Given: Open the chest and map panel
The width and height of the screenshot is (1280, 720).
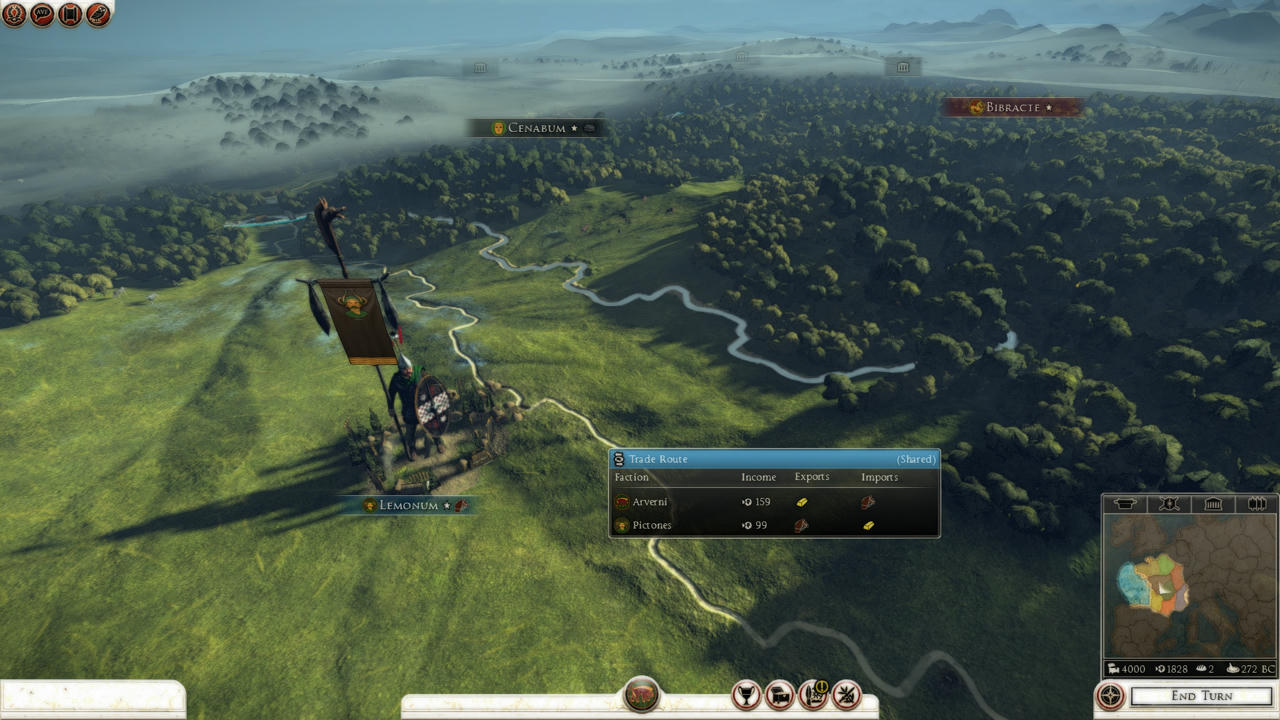Looking at the screenshot, I should tap(779, 694).
